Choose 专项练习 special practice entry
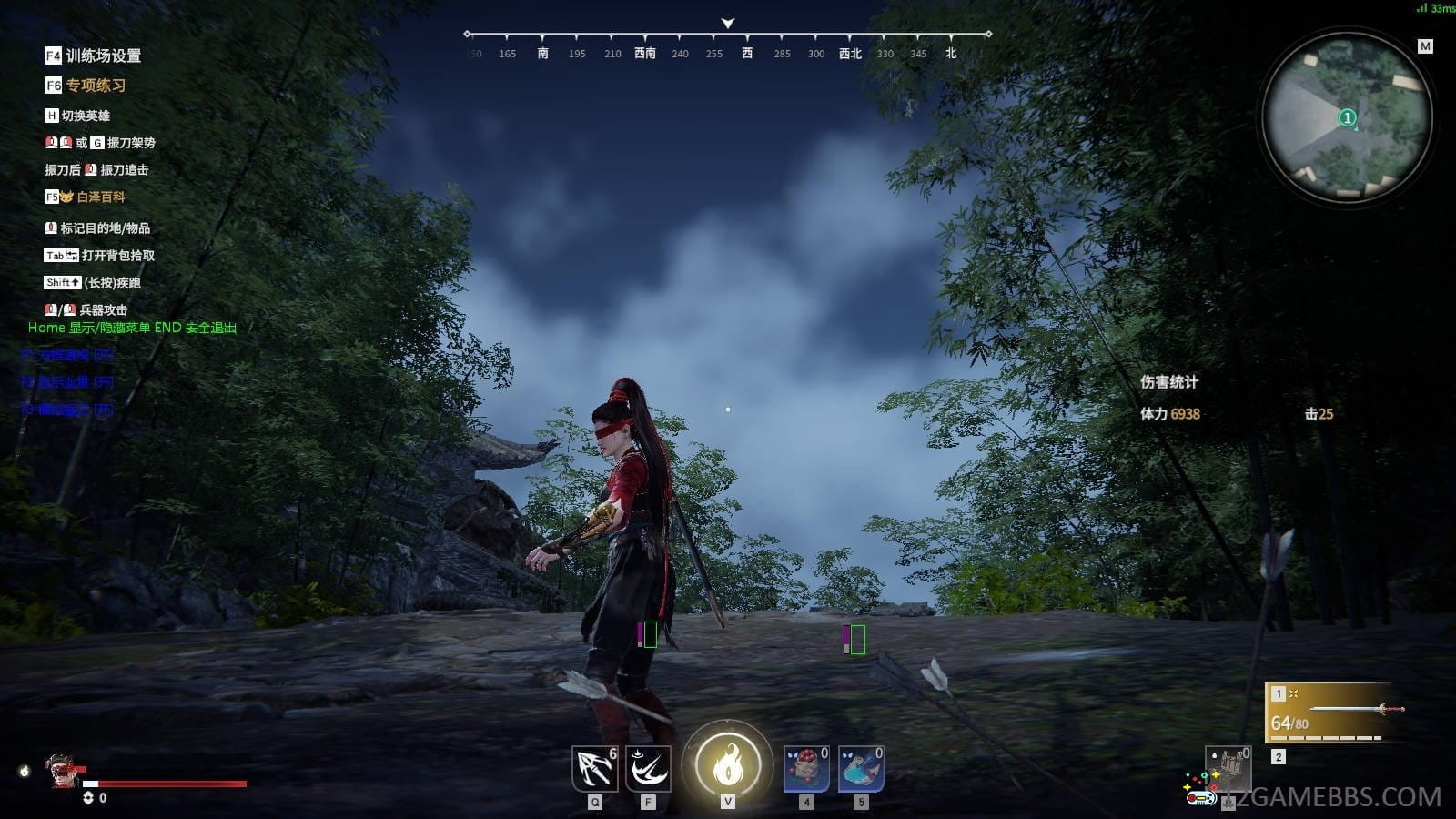Image resolution: width=1456 pixels, height=819 pixels. (x=95, y=86)
